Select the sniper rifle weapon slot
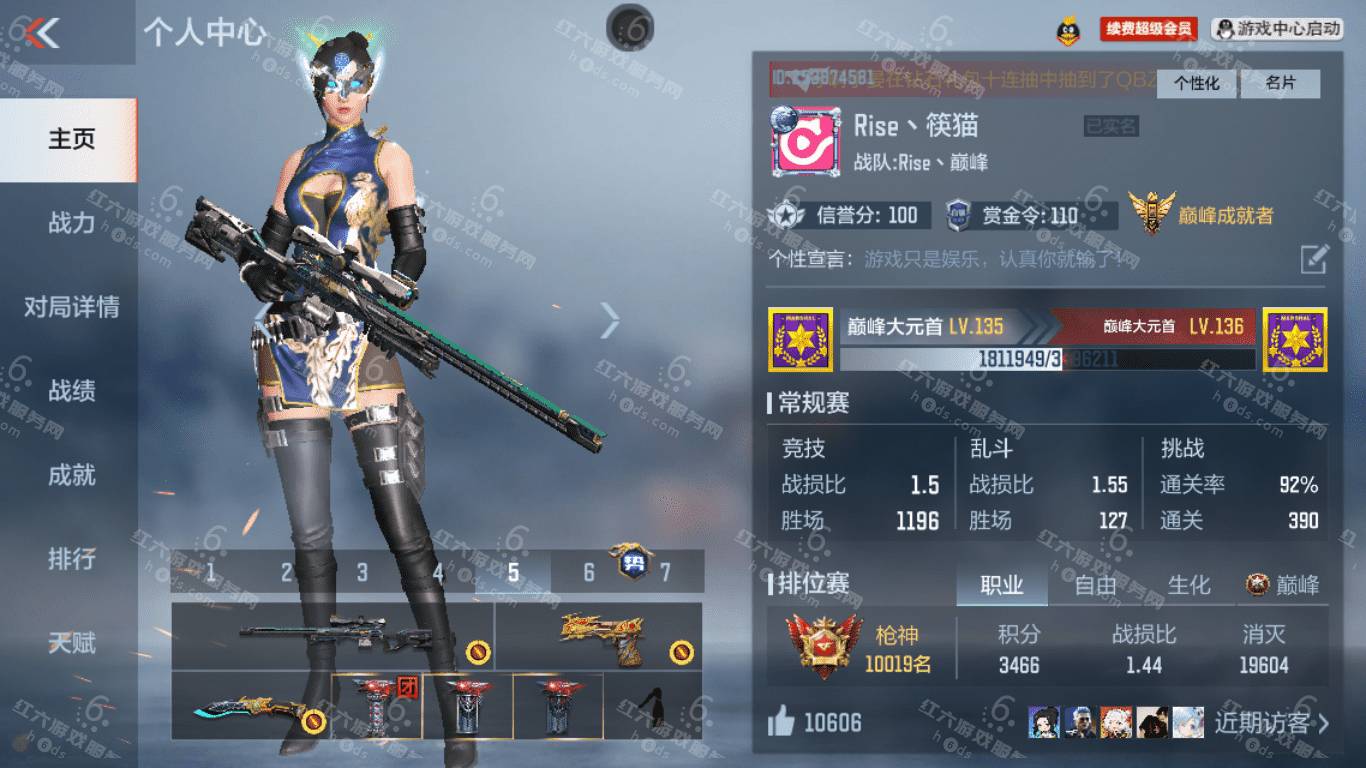 pyautogui.click(x=332, y=636)
